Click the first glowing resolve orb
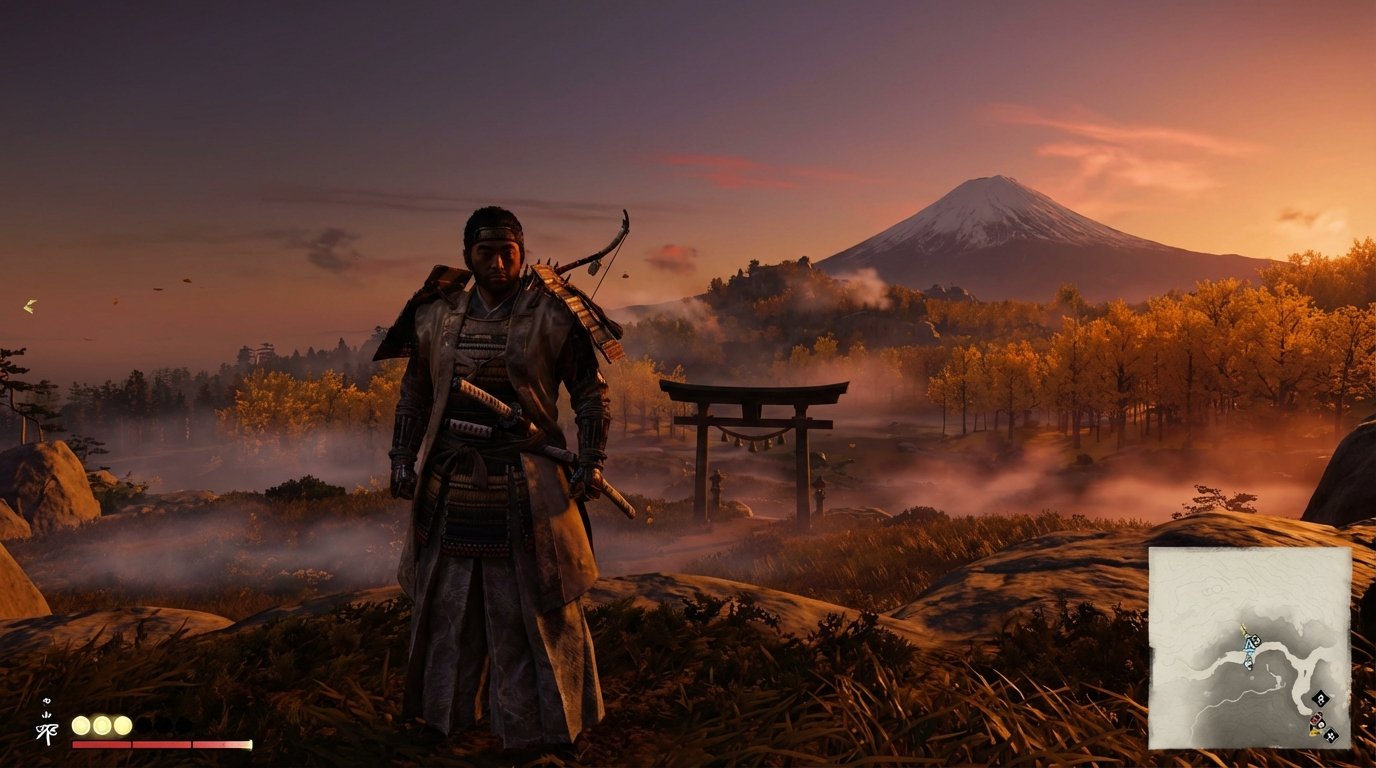 point(81,725)
